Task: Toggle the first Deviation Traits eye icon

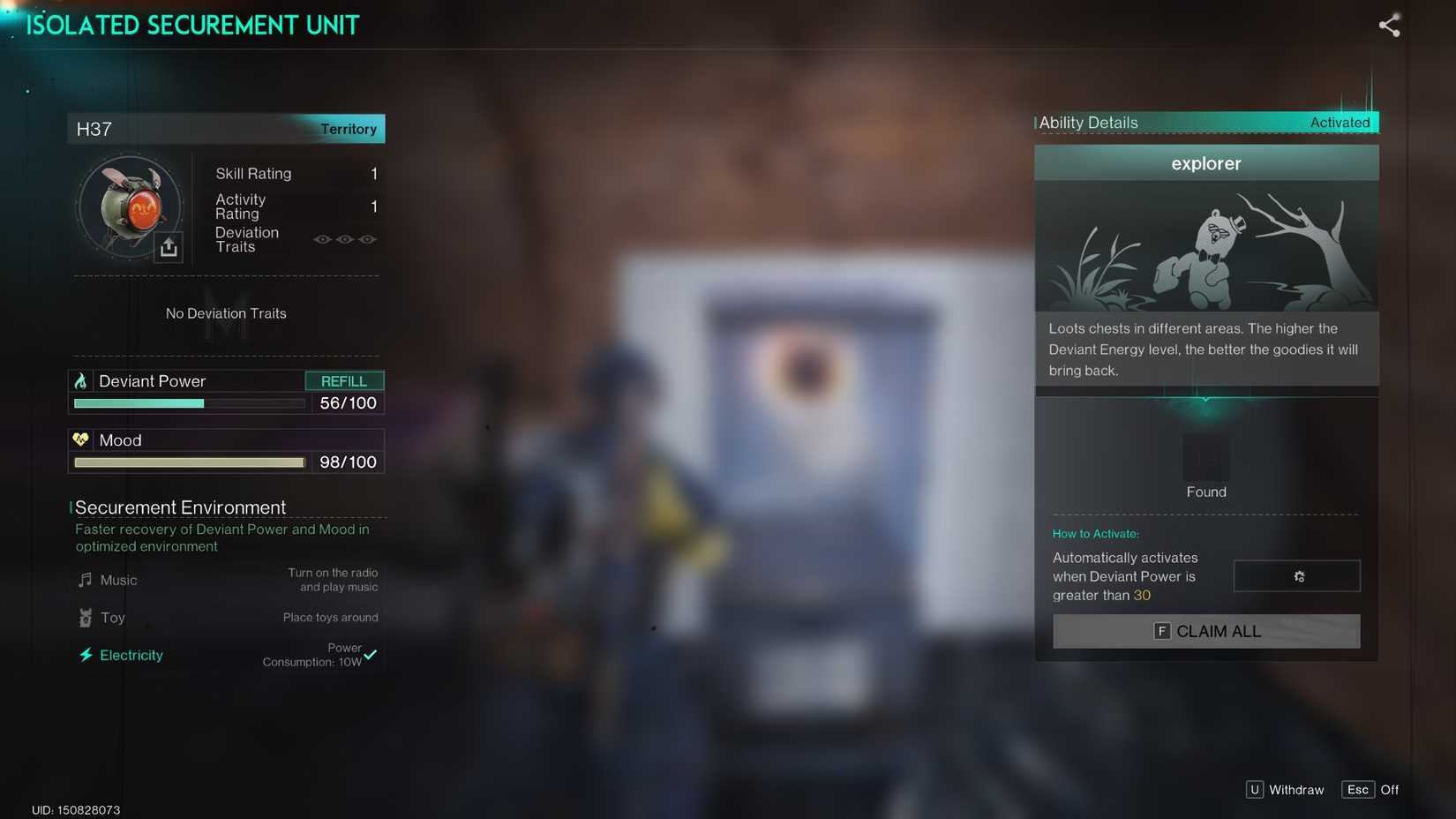Action: pos(322,239)
